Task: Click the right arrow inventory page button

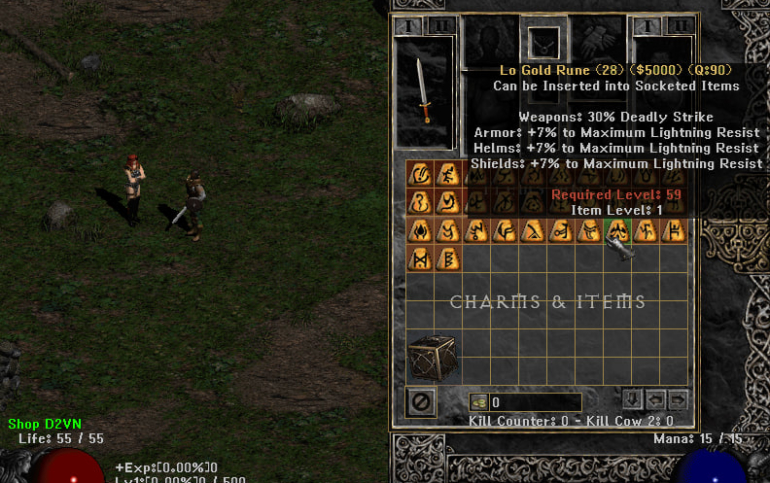Action: coord(677,400)
